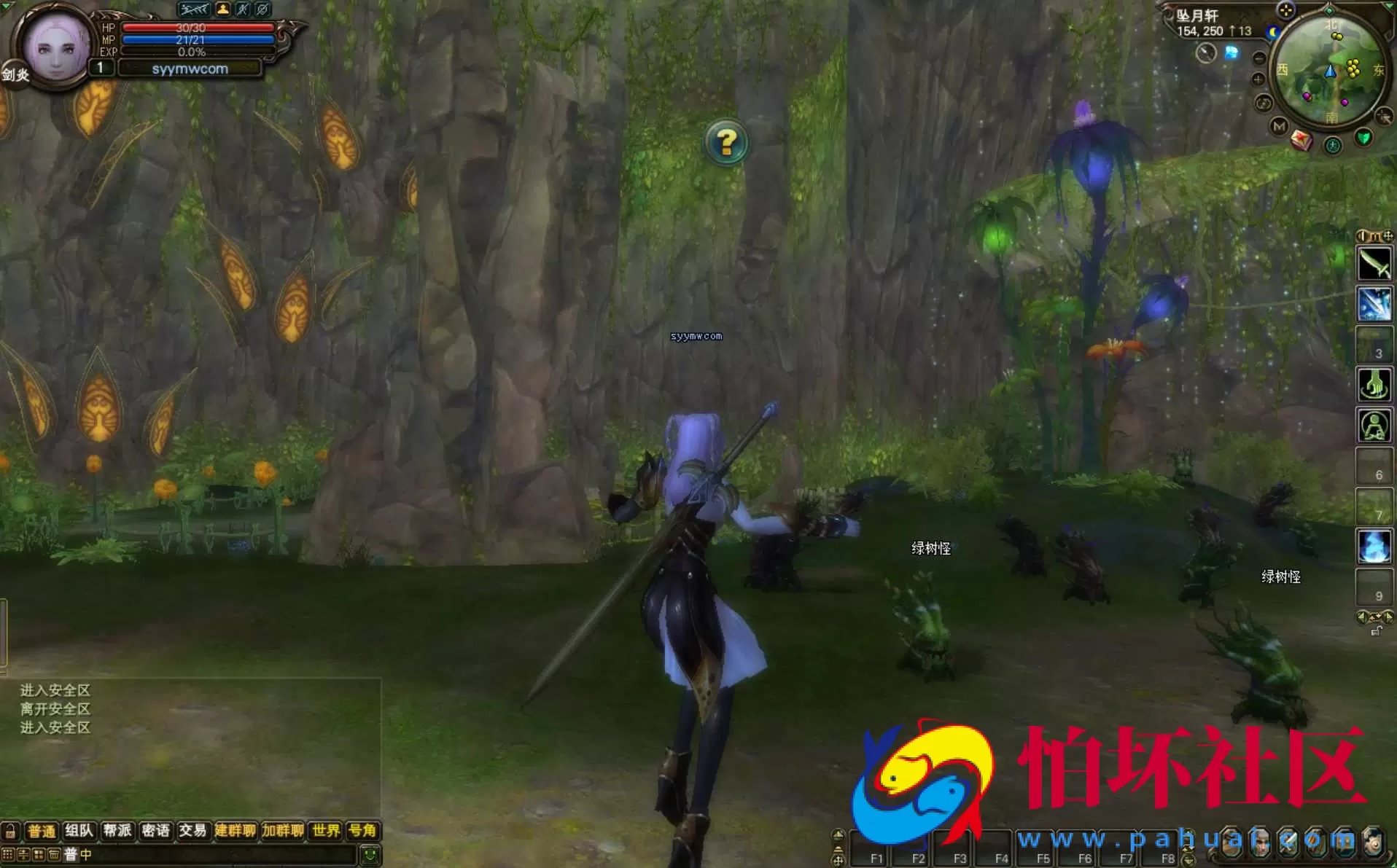Toggle the 普/中 input language in the chat bar
Image resolution: width=1397 pixels, height=868 pixels.
pos(76,854)
